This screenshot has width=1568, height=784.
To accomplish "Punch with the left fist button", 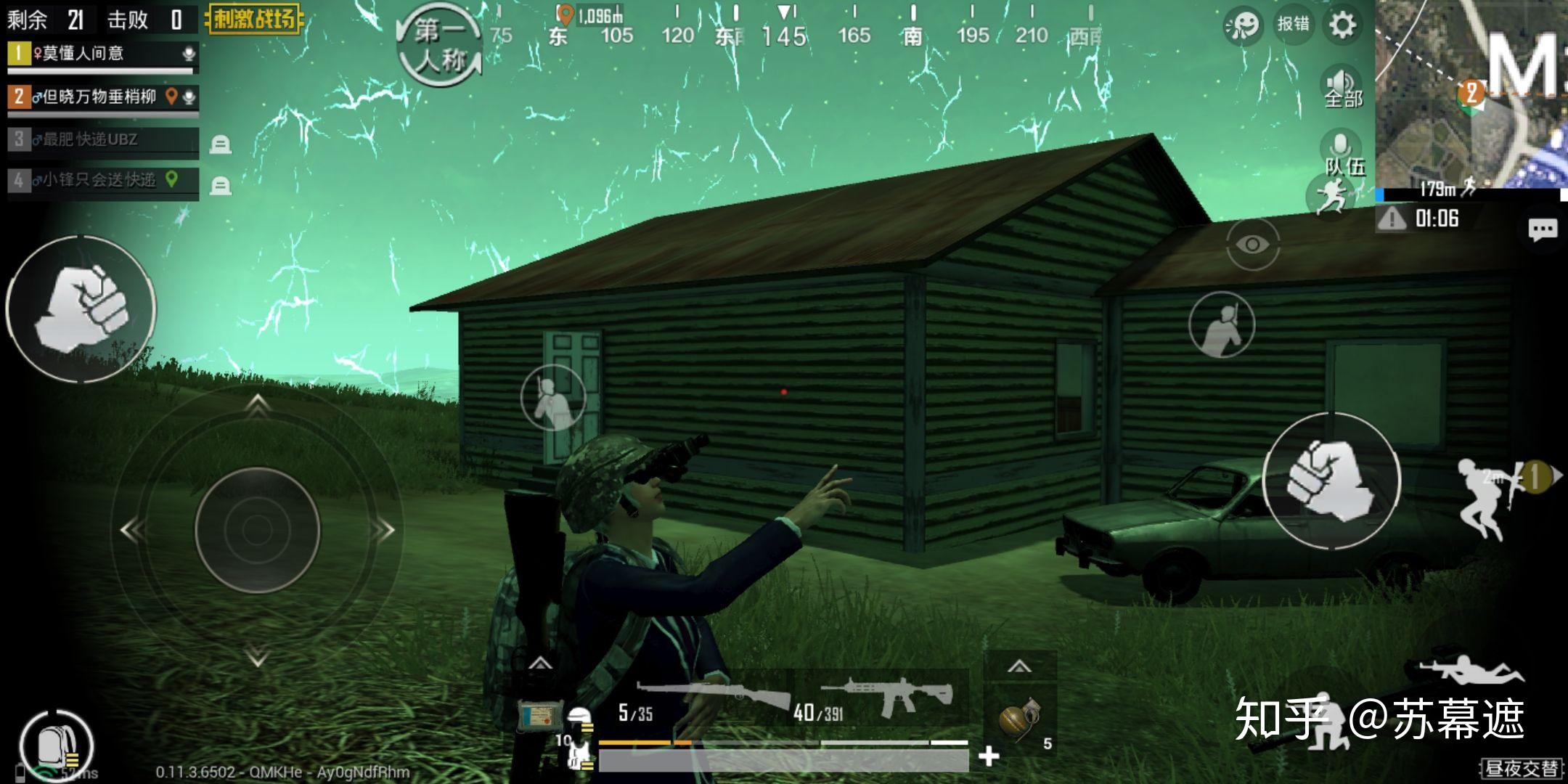I will [81, 309].
